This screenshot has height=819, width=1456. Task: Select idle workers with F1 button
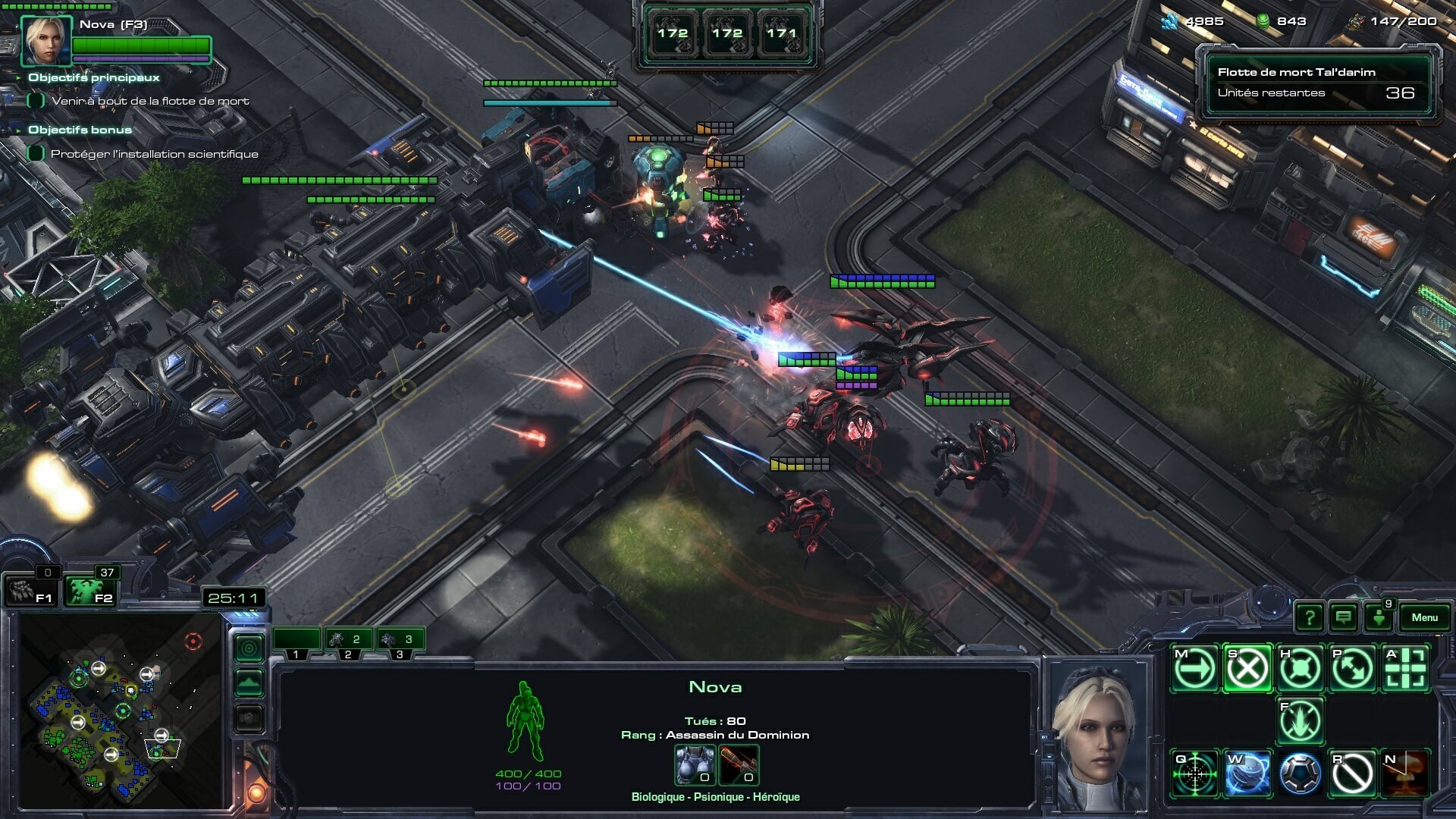coord(29,591)
